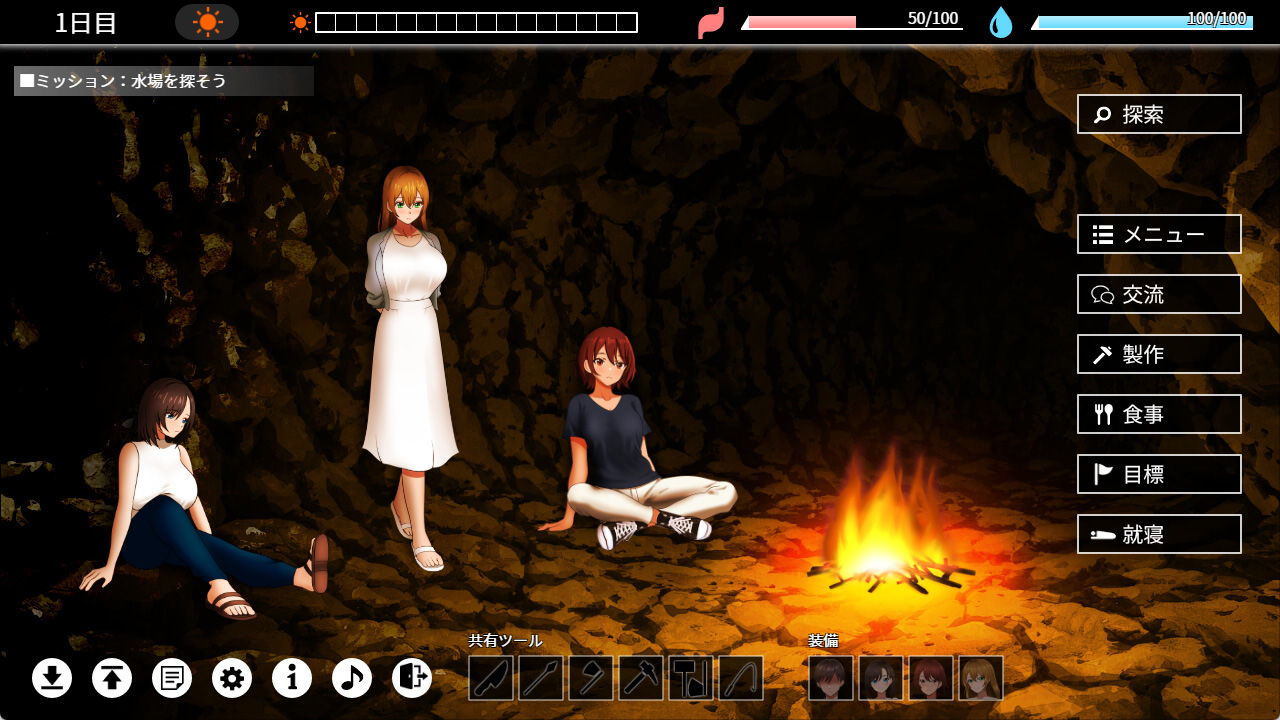Open the music note icon
Image resolution: width=1280 pixels, height=720 pixels.
pyautogui.click(x=352, y=678)
